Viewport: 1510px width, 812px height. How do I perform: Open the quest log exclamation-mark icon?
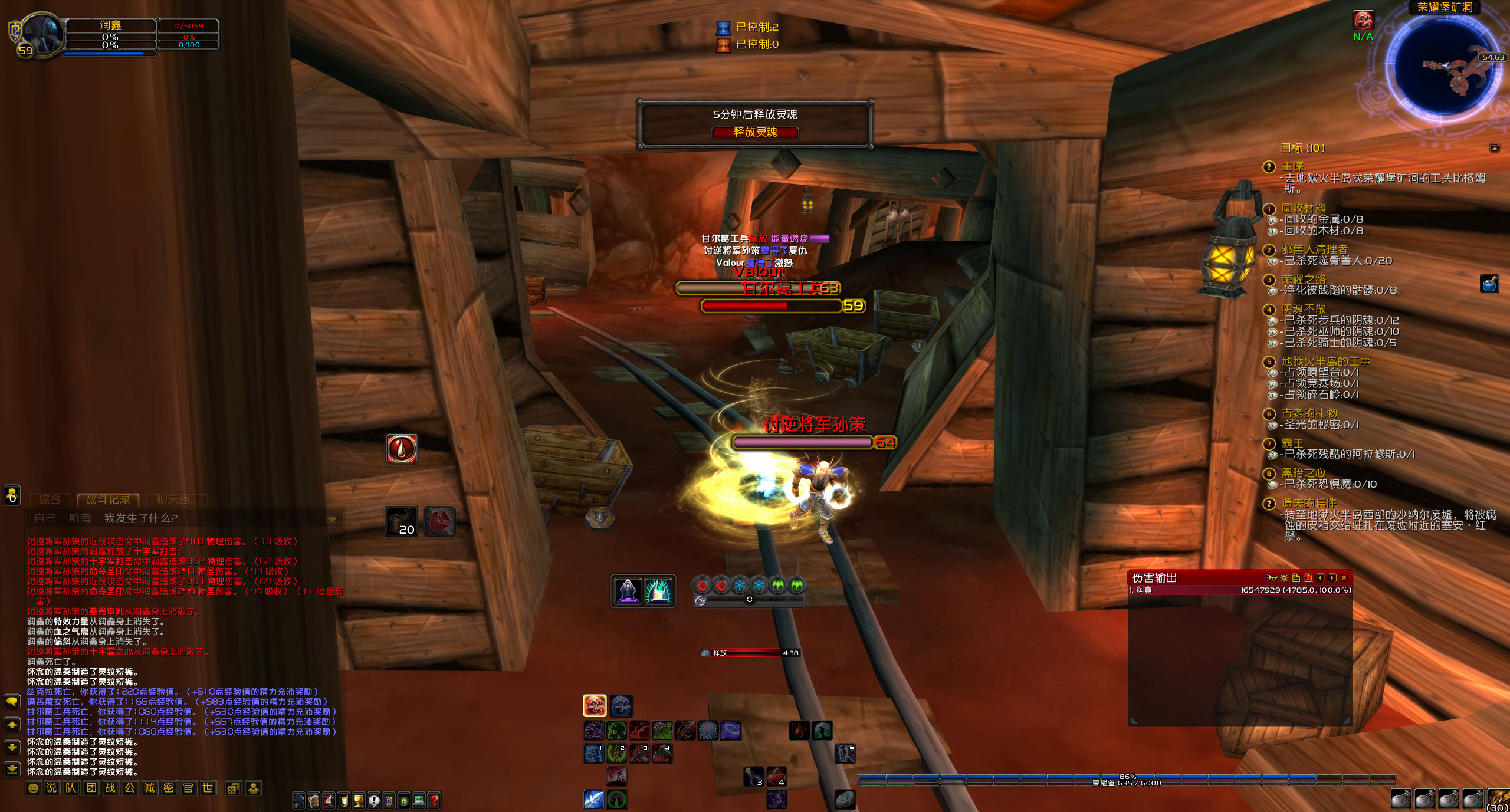pyautogui.click(x=373, y=801)
